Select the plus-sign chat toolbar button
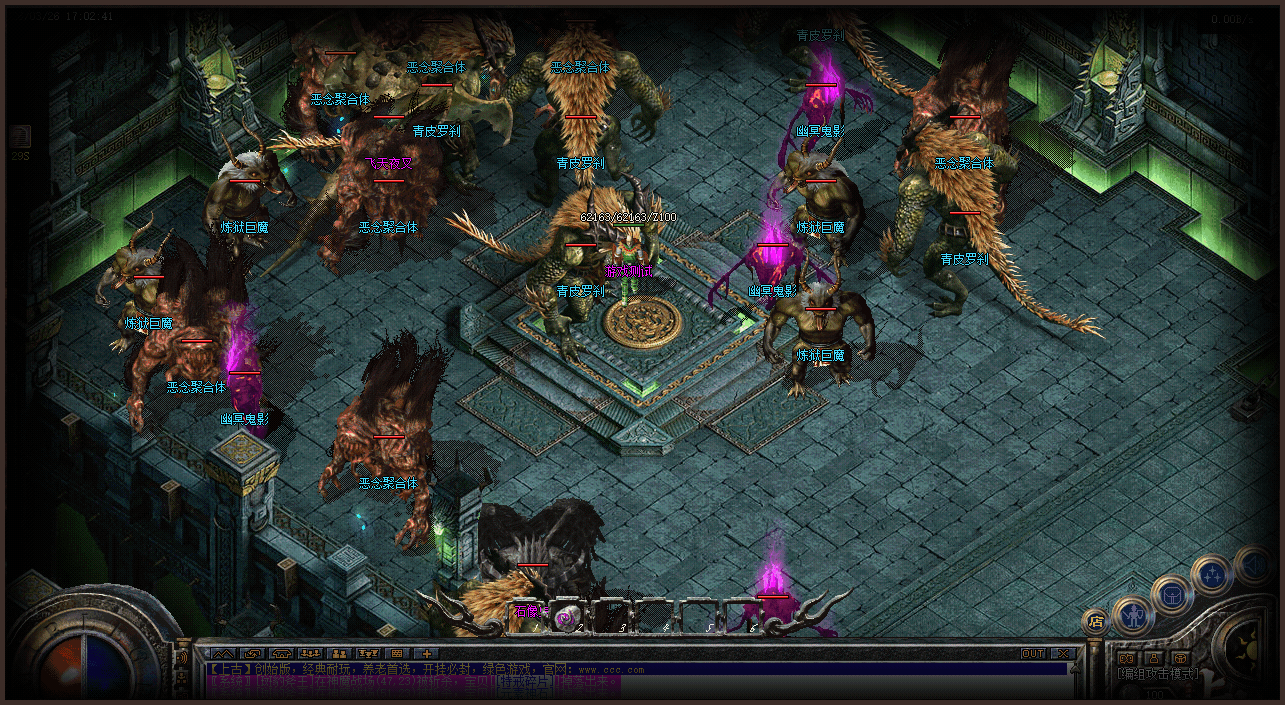This screenshot has width=1285, height=705. click(426, 654)
